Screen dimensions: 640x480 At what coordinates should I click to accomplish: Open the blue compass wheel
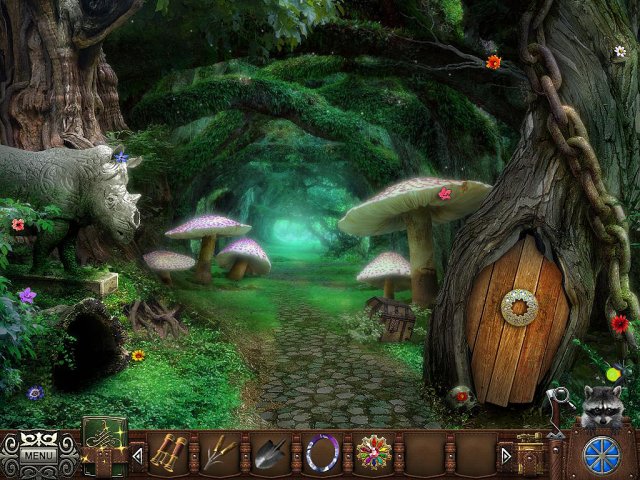[600, 450]
